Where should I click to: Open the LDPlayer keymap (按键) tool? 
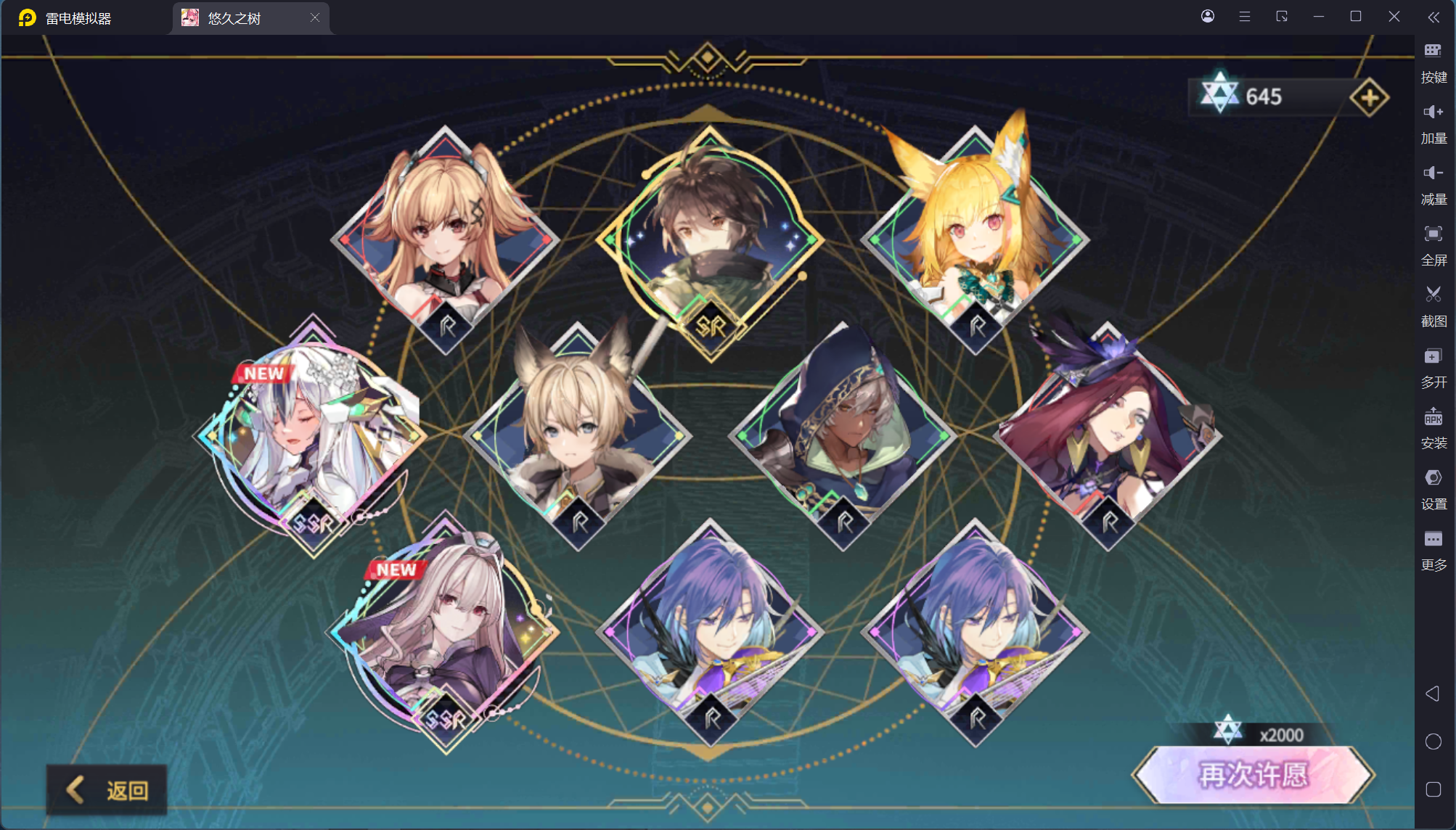1433,51
